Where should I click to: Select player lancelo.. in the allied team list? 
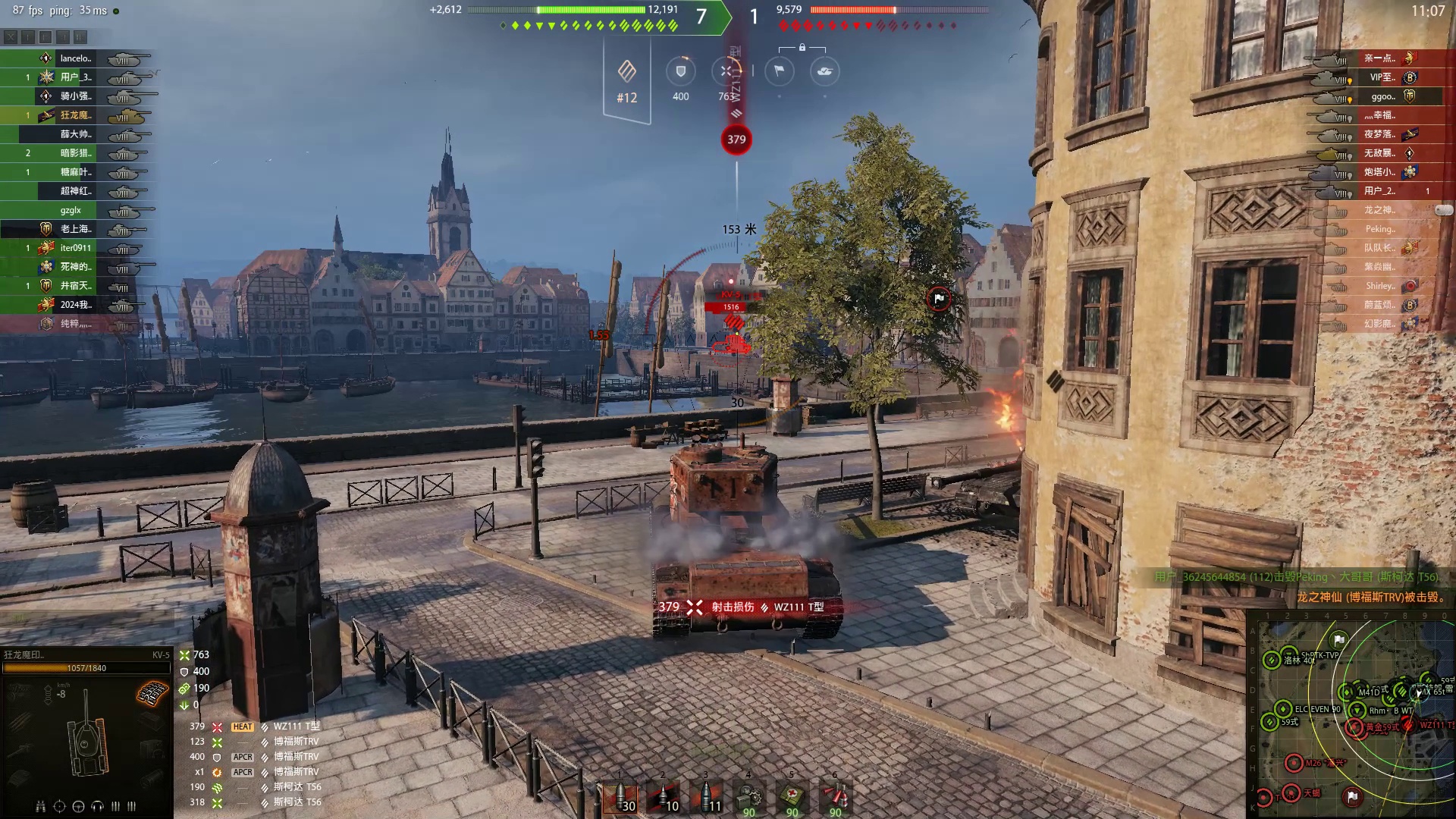pos(76,58)
